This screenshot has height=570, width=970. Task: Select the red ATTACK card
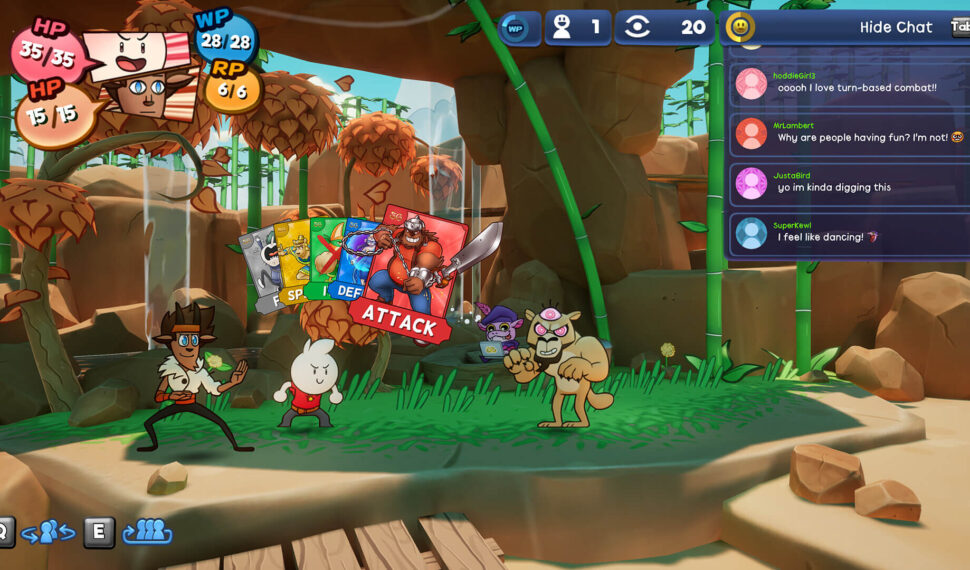coord(412,270)
